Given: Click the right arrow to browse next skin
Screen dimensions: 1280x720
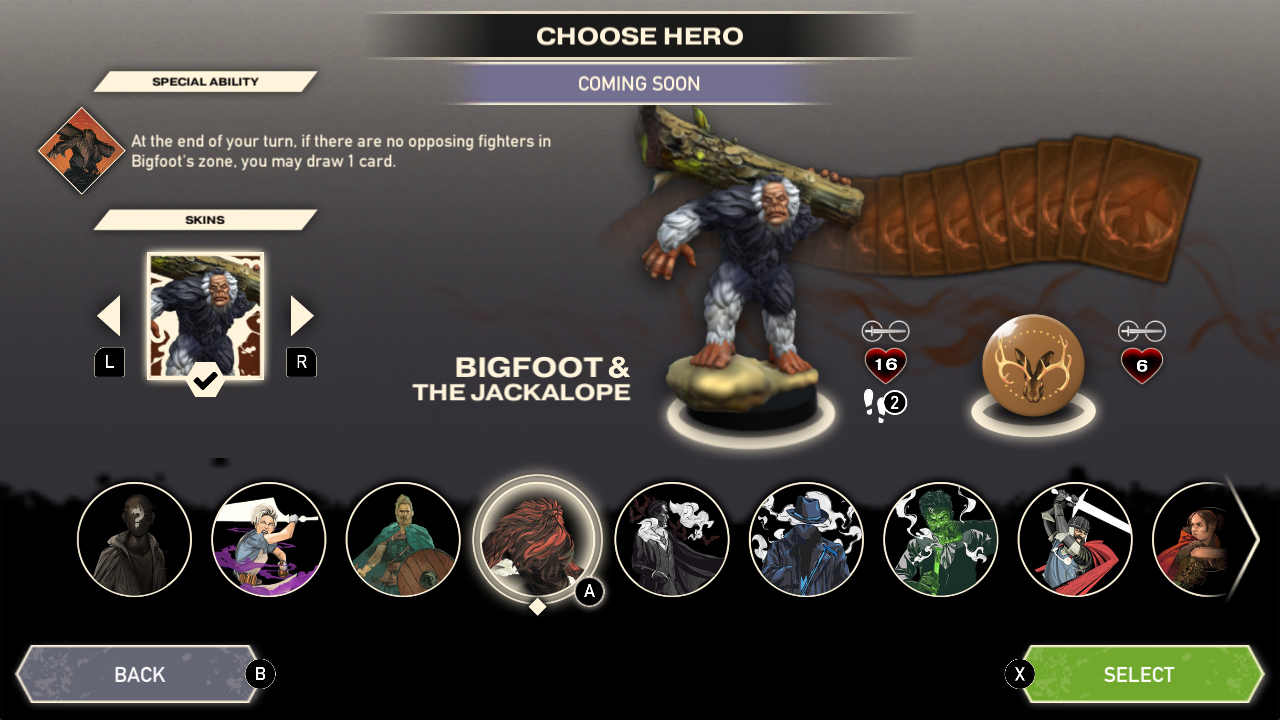Looking at the screenshot, I should [x=301, y=314].
